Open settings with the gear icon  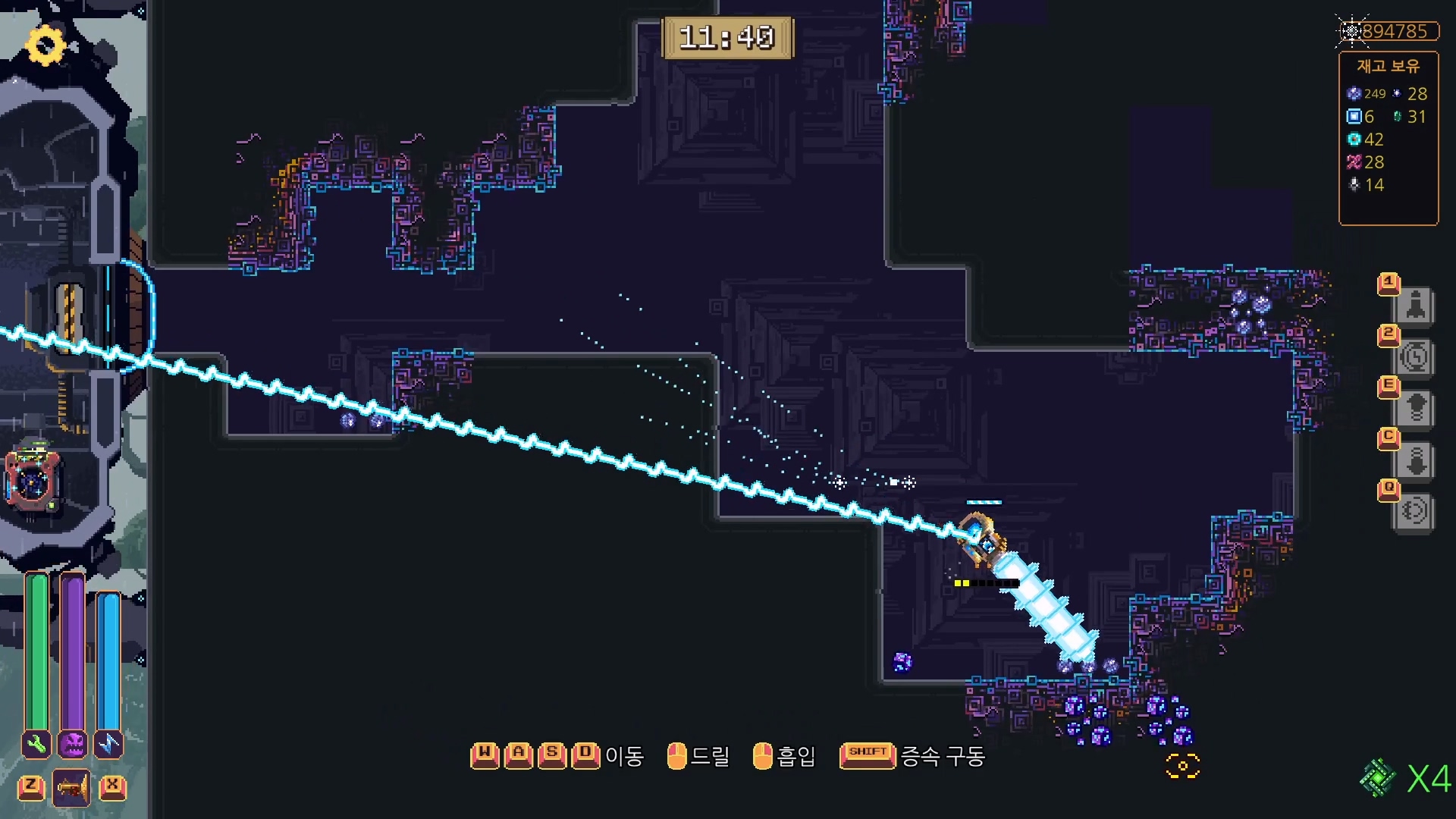click(x=45, y=45)
